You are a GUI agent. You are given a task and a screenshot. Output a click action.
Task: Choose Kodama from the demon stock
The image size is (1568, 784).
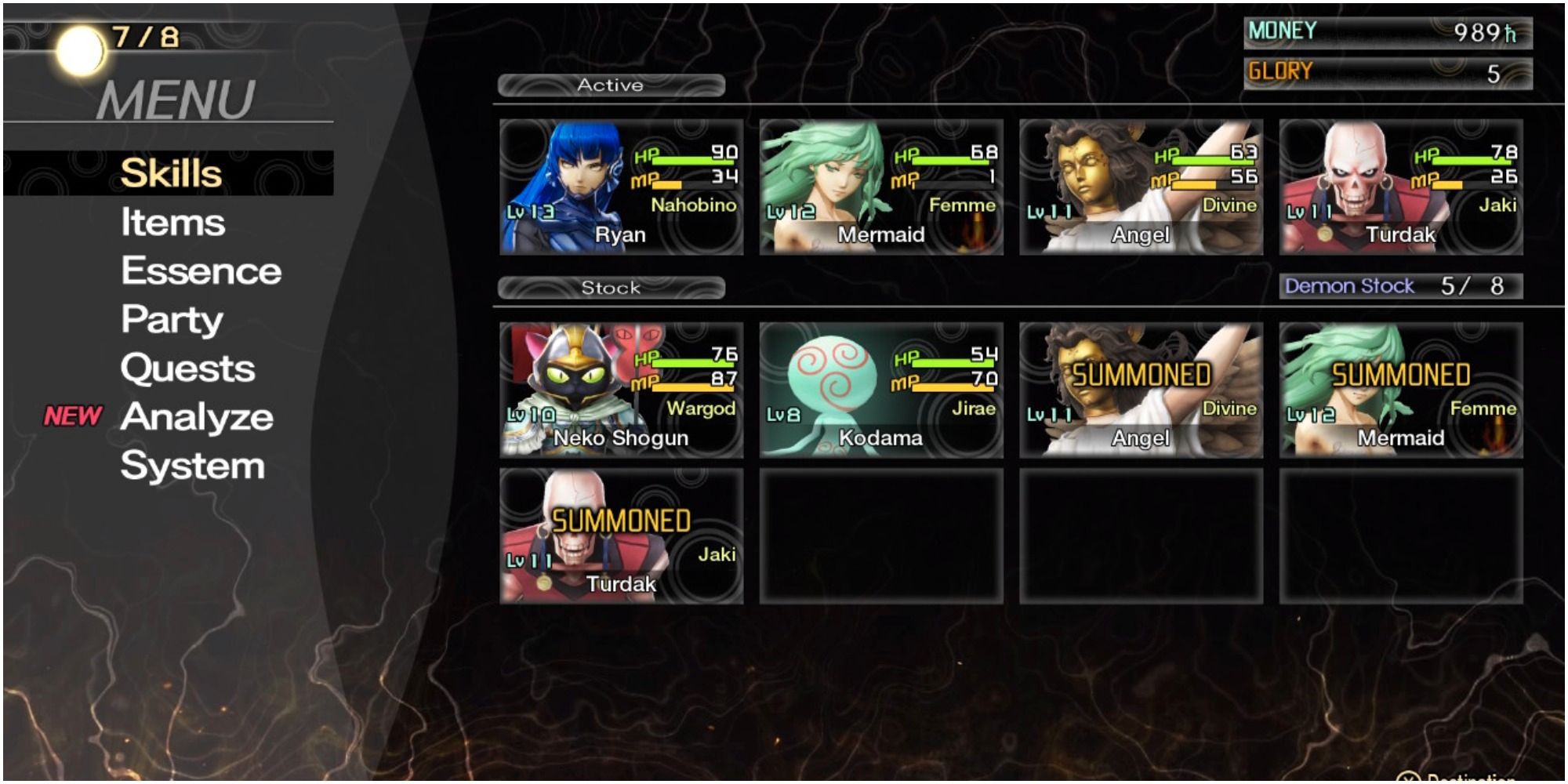point(881,390)
